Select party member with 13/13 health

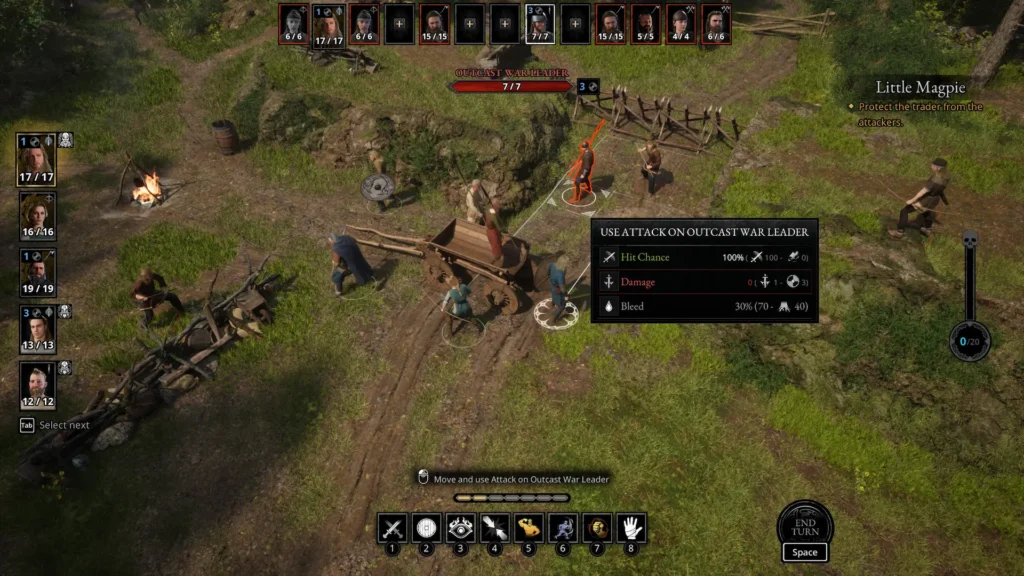tap(37, 330)
